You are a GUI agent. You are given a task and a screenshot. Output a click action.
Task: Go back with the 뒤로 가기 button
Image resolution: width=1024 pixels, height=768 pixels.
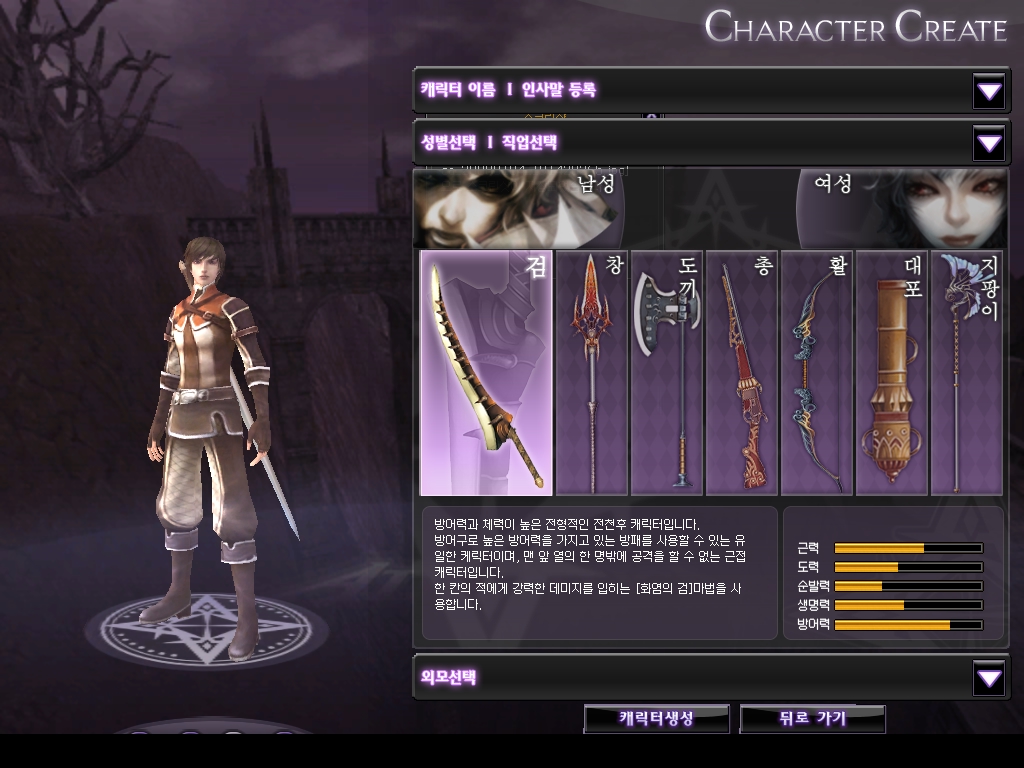click(812, 718)
